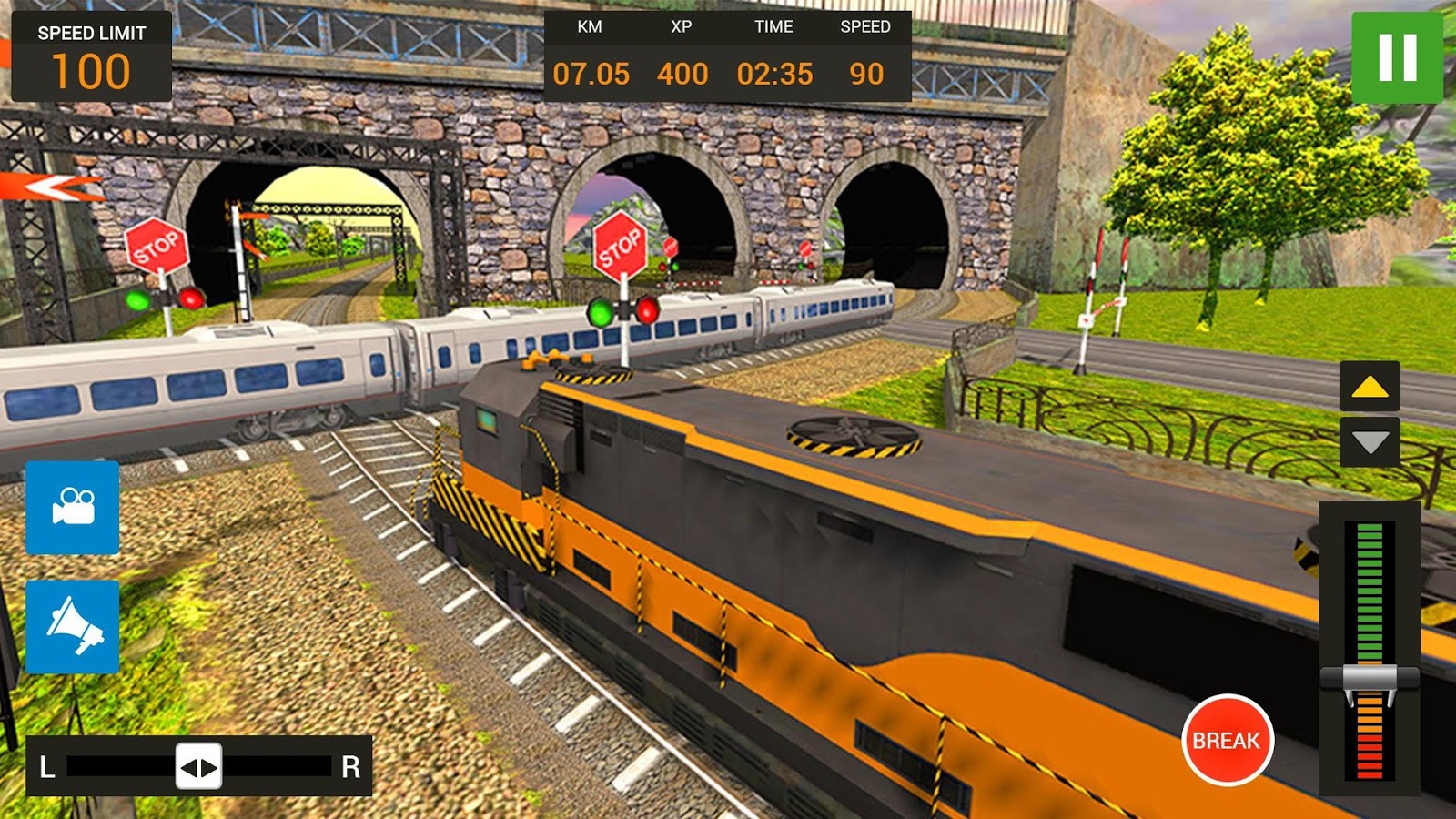1456x819 pixels.
Task: Click the TIME label on the HUD
Action: (774, 27)
